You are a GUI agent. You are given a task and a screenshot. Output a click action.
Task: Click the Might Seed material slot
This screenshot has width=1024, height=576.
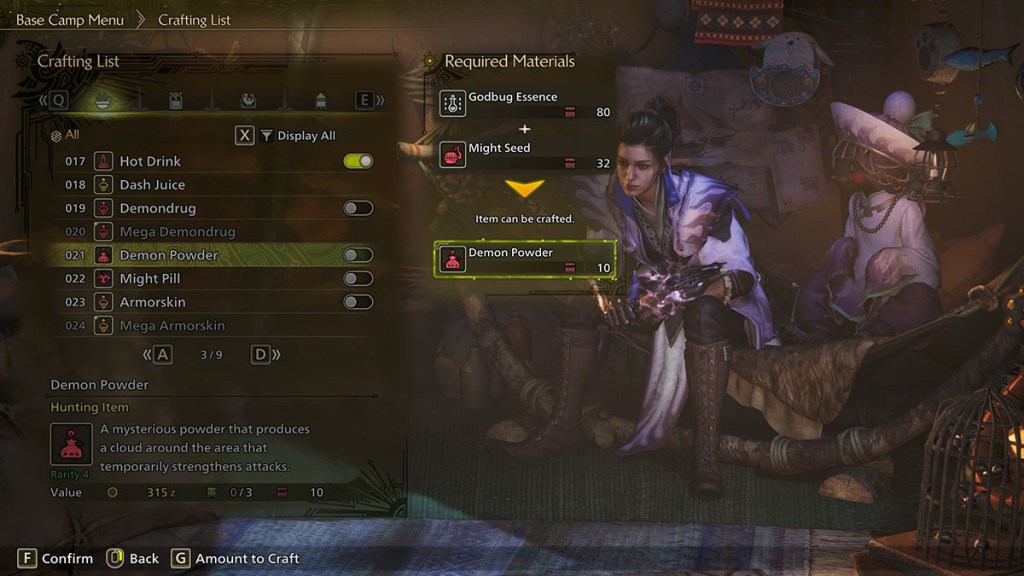525,155
